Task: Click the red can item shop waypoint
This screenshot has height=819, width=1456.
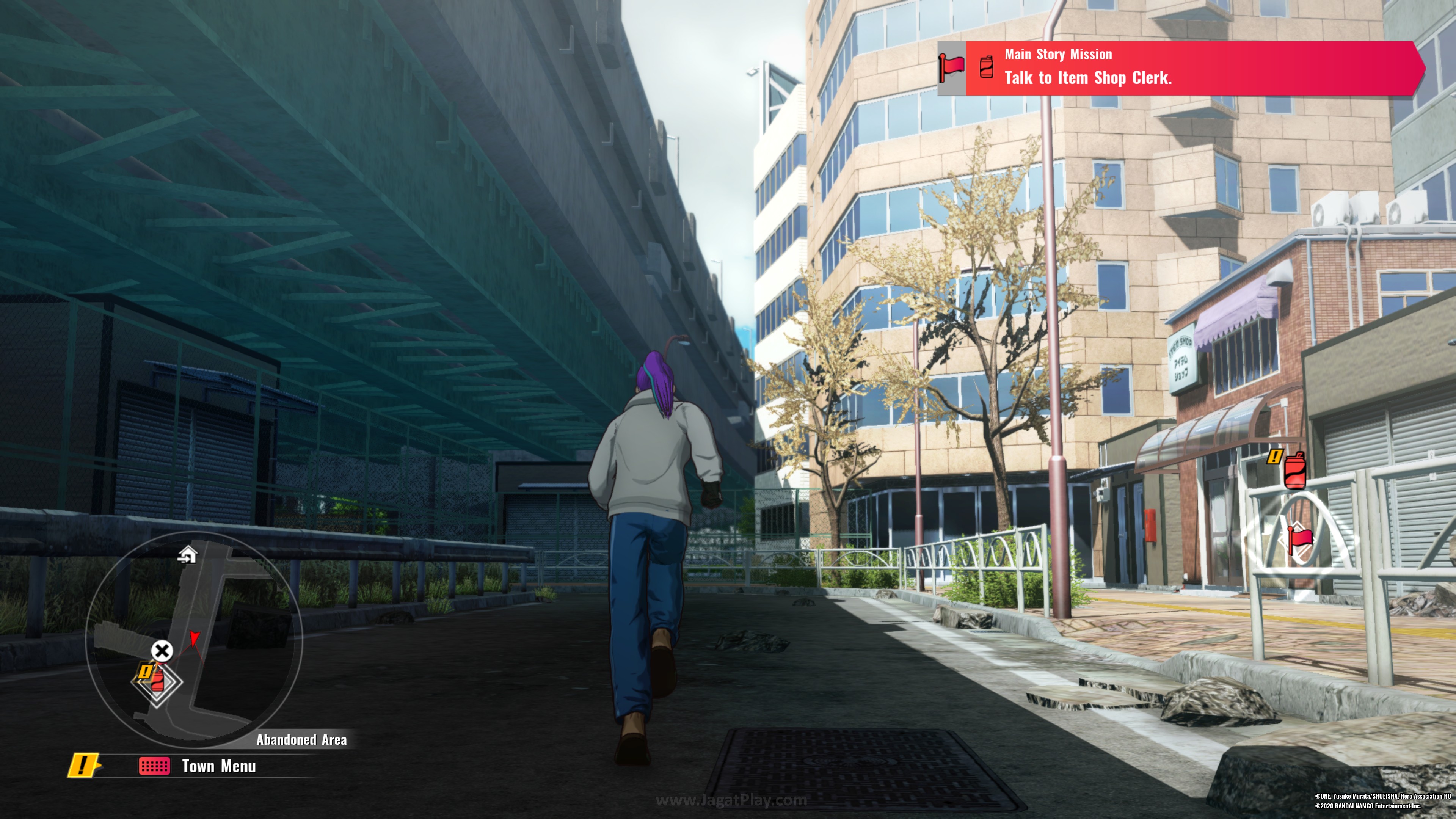Action: click(1295, 470)
